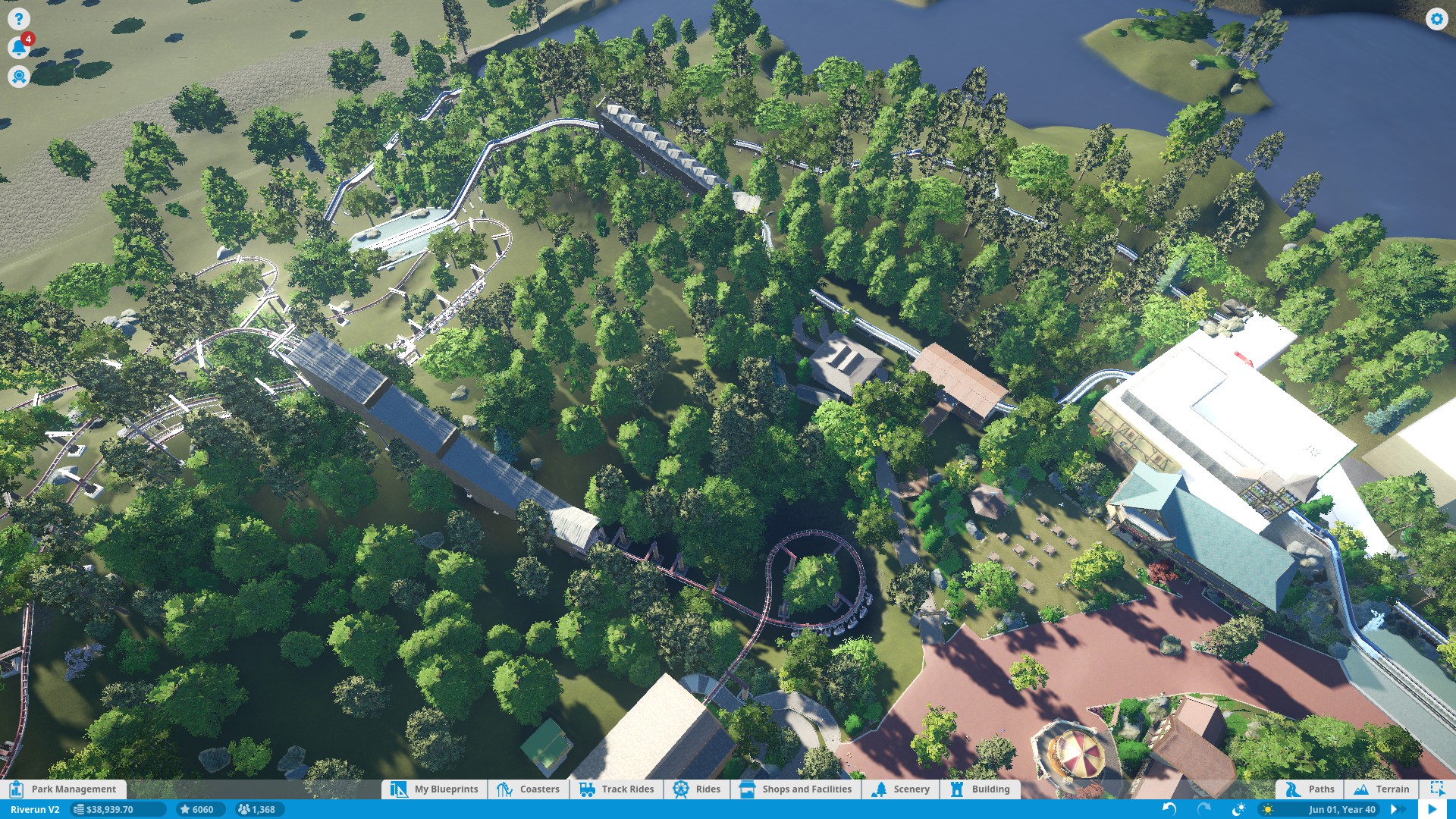View park notifications bell

coord(19,48)
